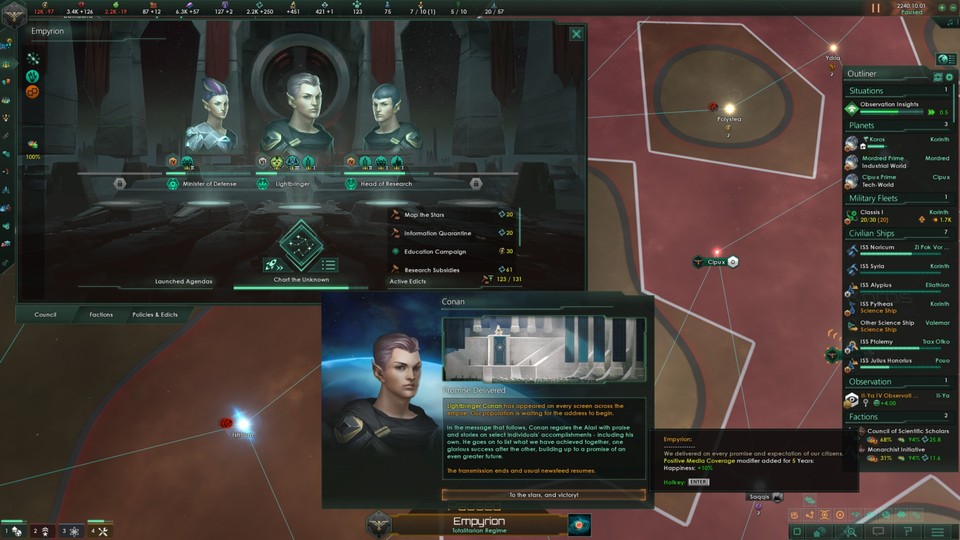Open the Empyrion empire banner
This screenshot has width=960, height=540.
(479, 524)
